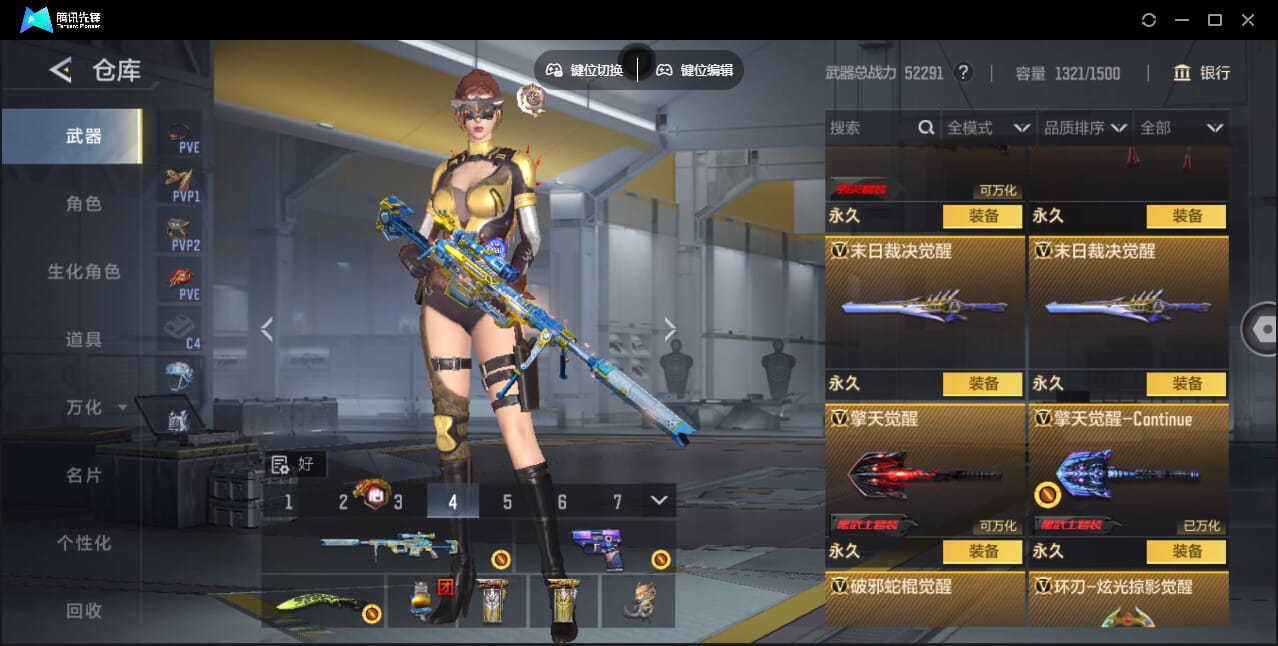Viewport: 1278px width, 646px height.
Task: Go back from the 仓库 warehouse screen
Action: pos(61,70)
